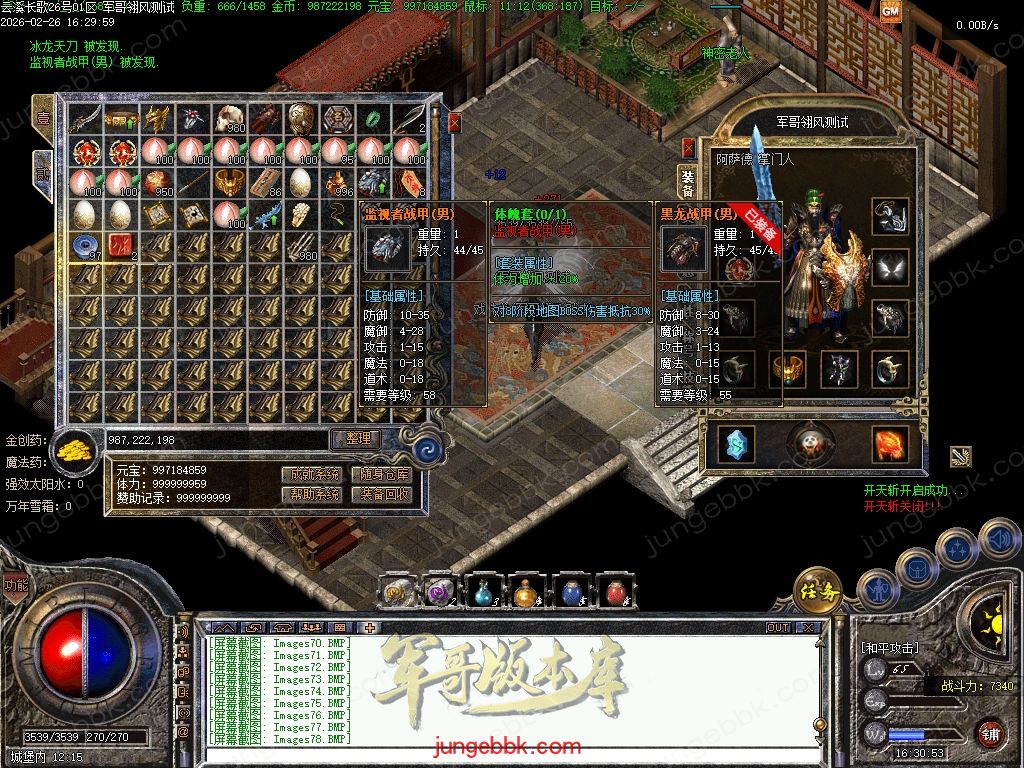Select the skull item in the bag
Screen dimensions: 1024x768
coord(229,119)
